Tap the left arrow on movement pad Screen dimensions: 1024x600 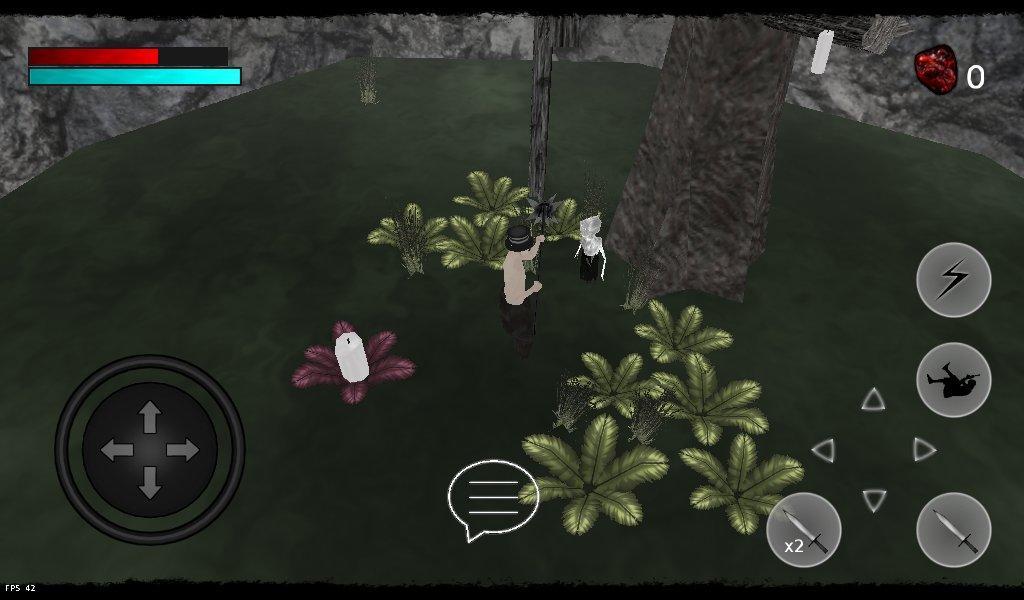coord(117,450)
